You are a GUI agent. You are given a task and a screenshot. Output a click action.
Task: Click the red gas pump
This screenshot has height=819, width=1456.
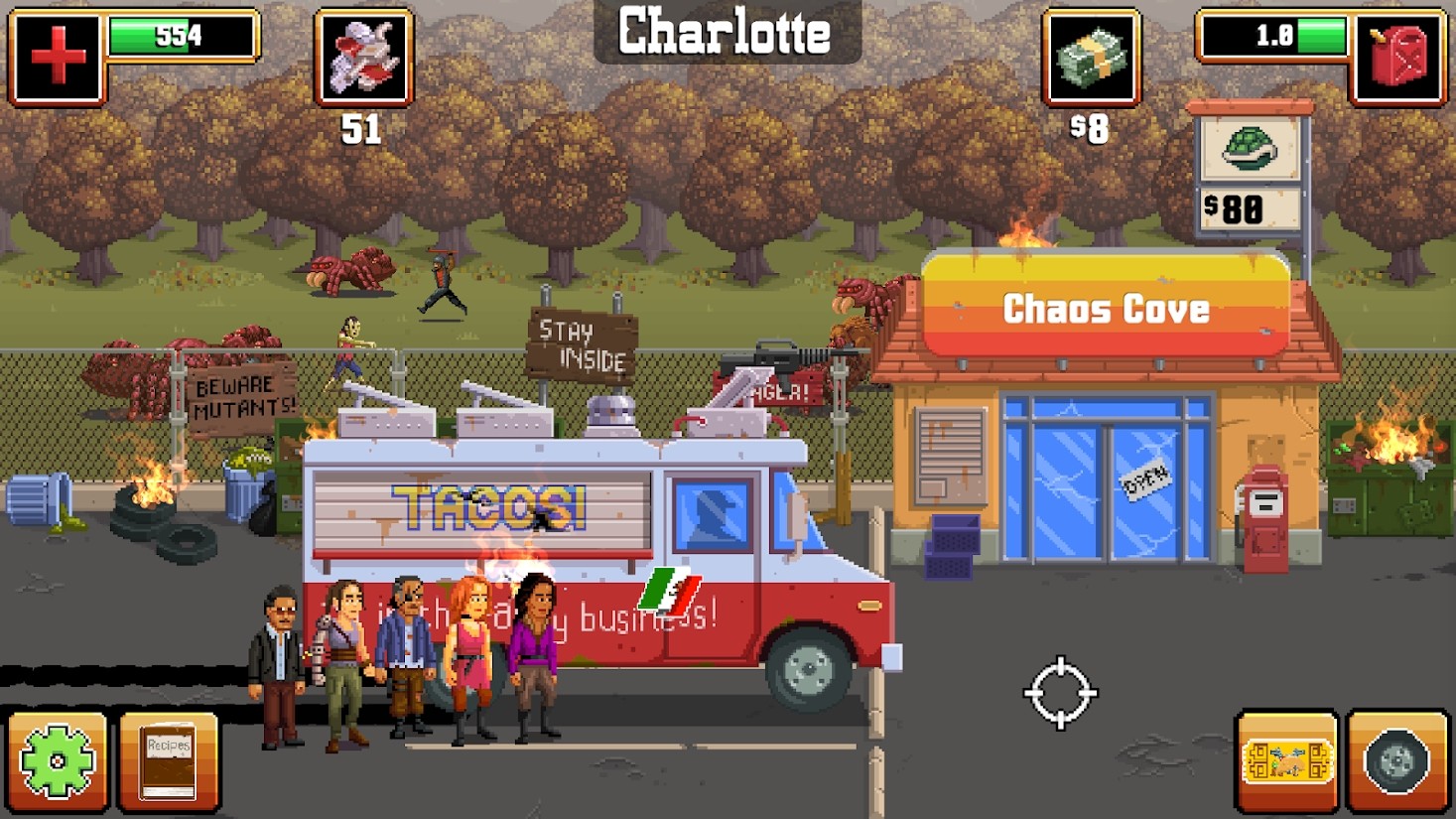(1267, 516)
